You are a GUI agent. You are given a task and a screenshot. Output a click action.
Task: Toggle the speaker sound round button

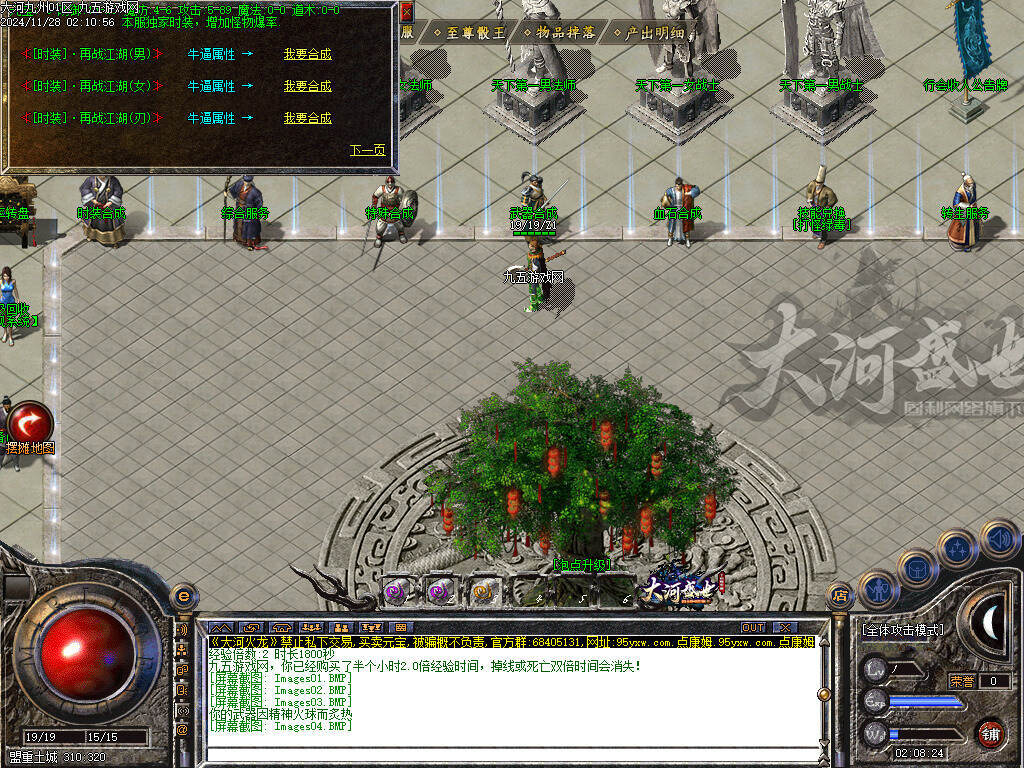coord(998,539)
